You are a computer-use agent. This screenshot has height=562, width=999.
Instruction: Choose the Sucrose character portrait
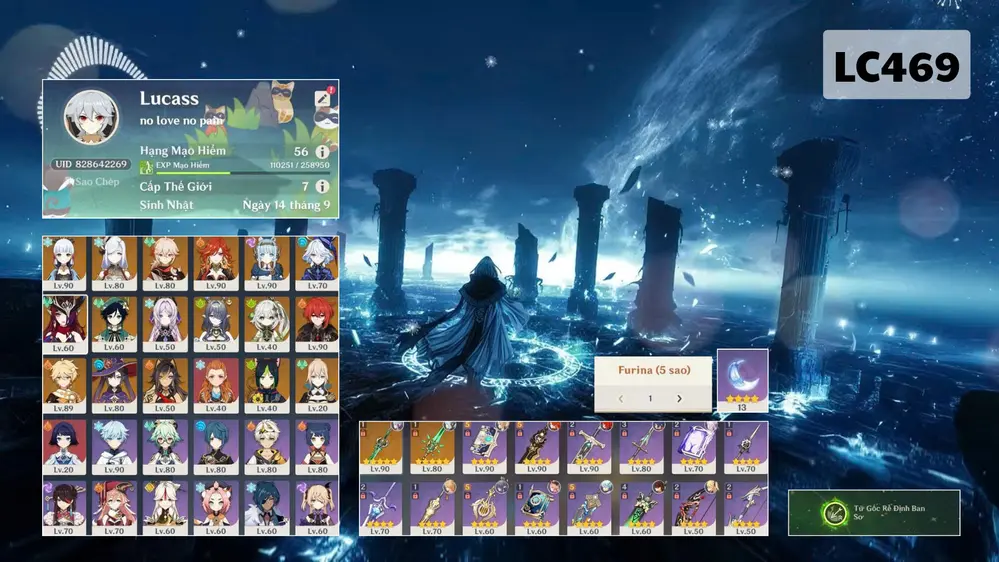(166, 443)
